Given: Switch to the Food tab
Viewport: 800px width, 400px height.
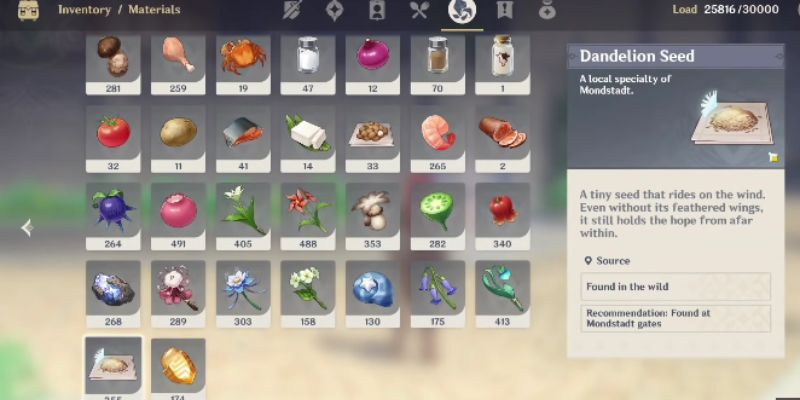Looking at the screenshot, I should tap(419, 11).
